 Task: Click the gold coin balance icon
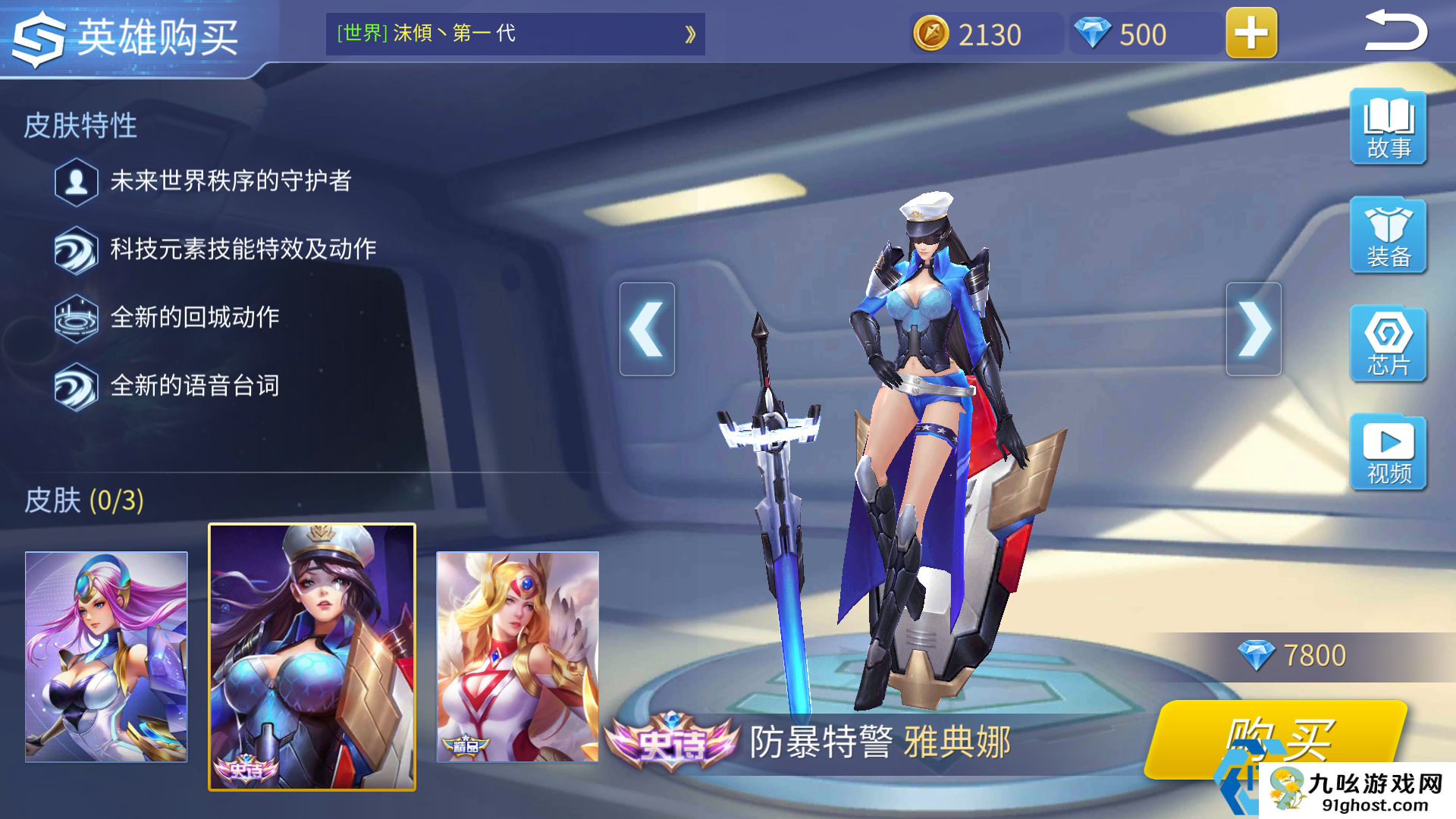tap(931, 33)
